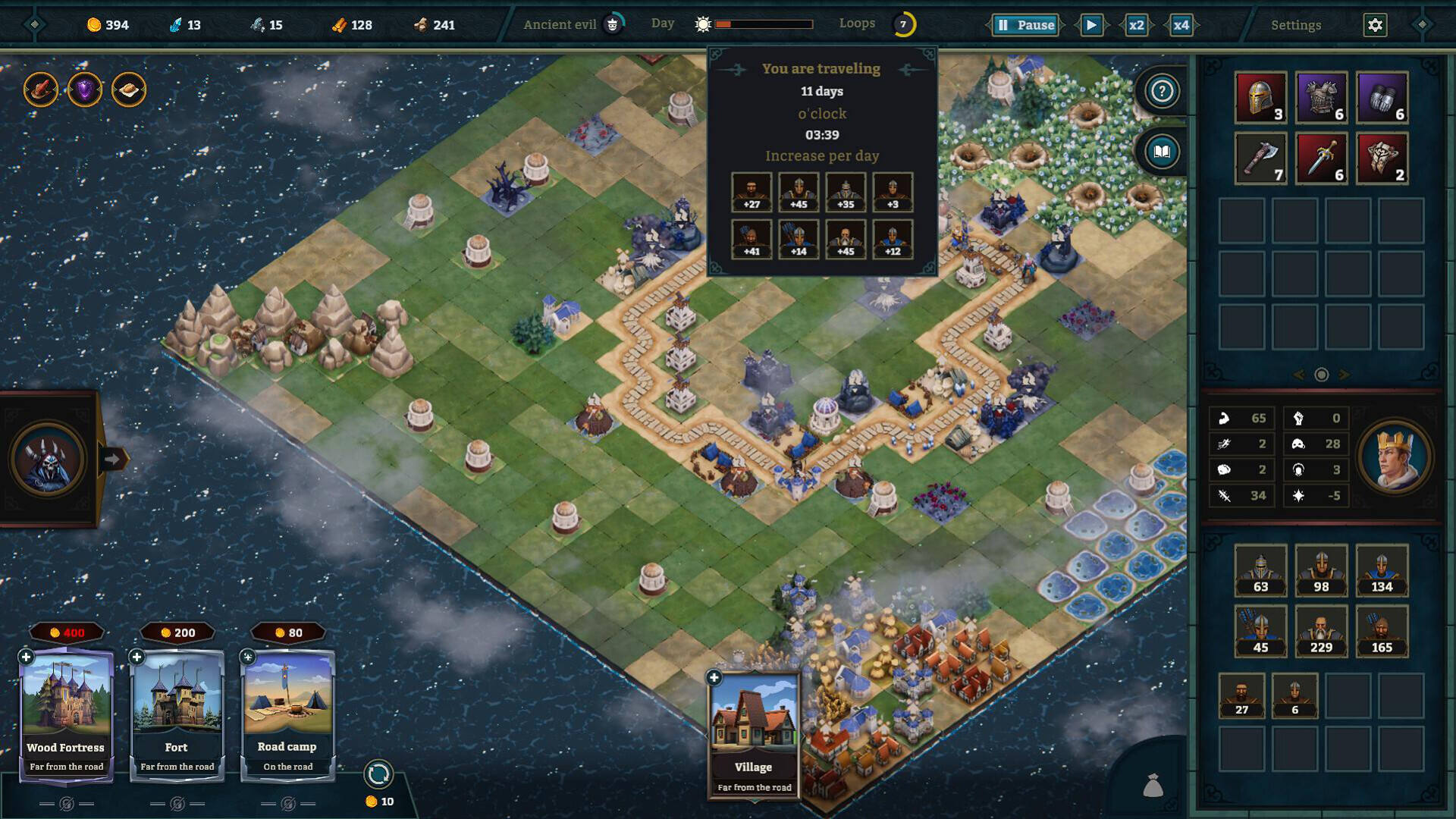Pick the Village card
This screenshot has width=1456, height=819.
754,732
